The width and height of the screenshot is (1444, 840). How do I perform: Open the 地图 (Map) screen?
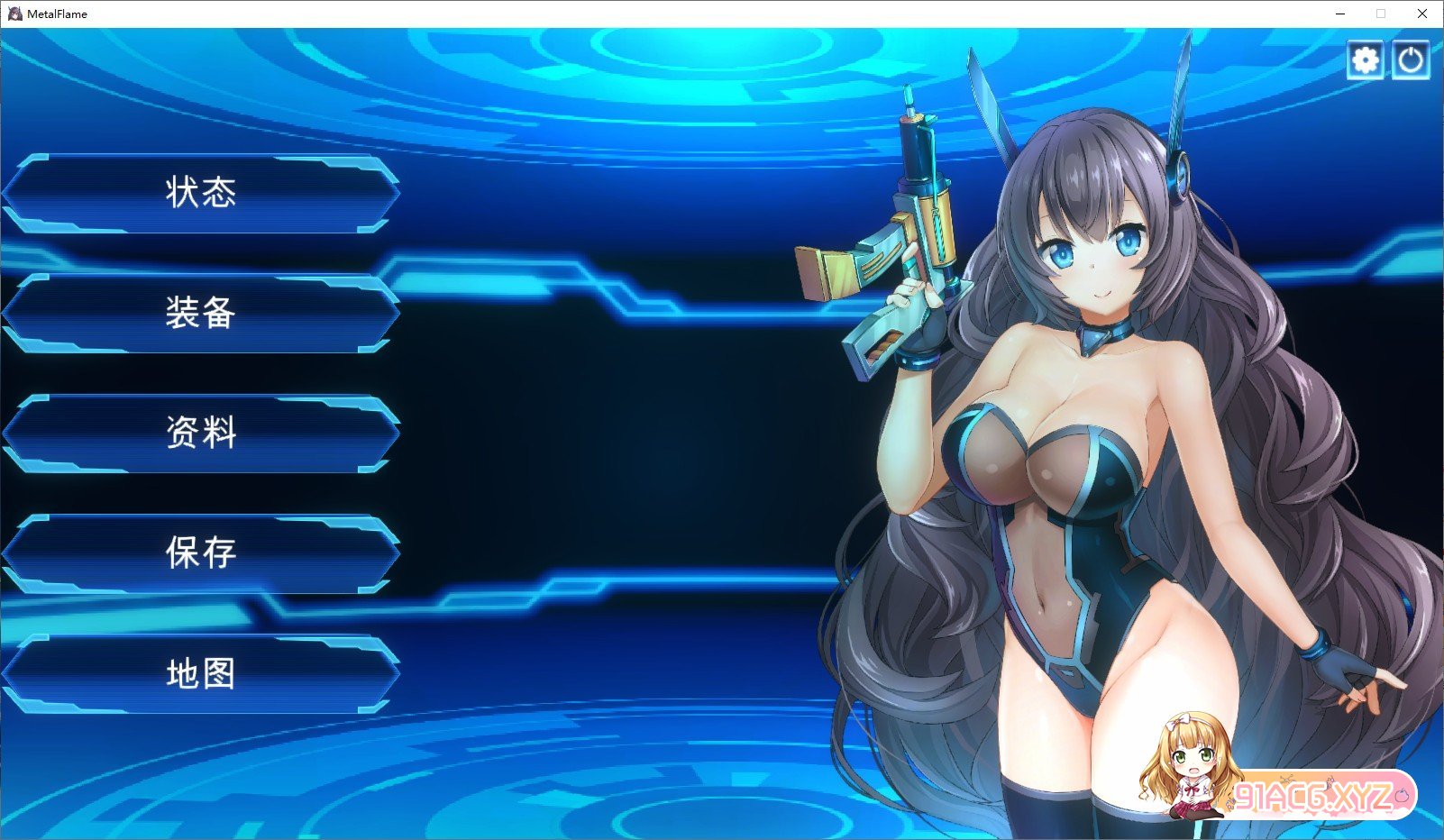coord(200,674)
